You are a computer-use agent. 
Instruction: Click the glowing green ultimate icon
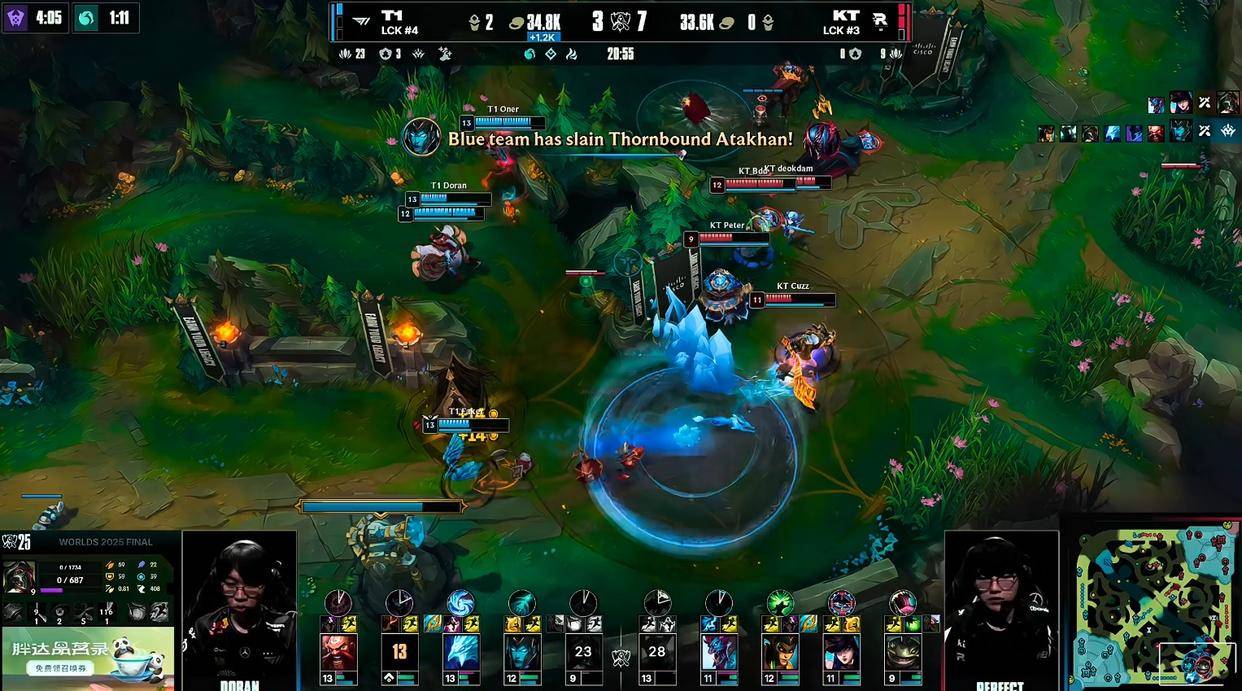pyautogui.click(x=780, y=602)
